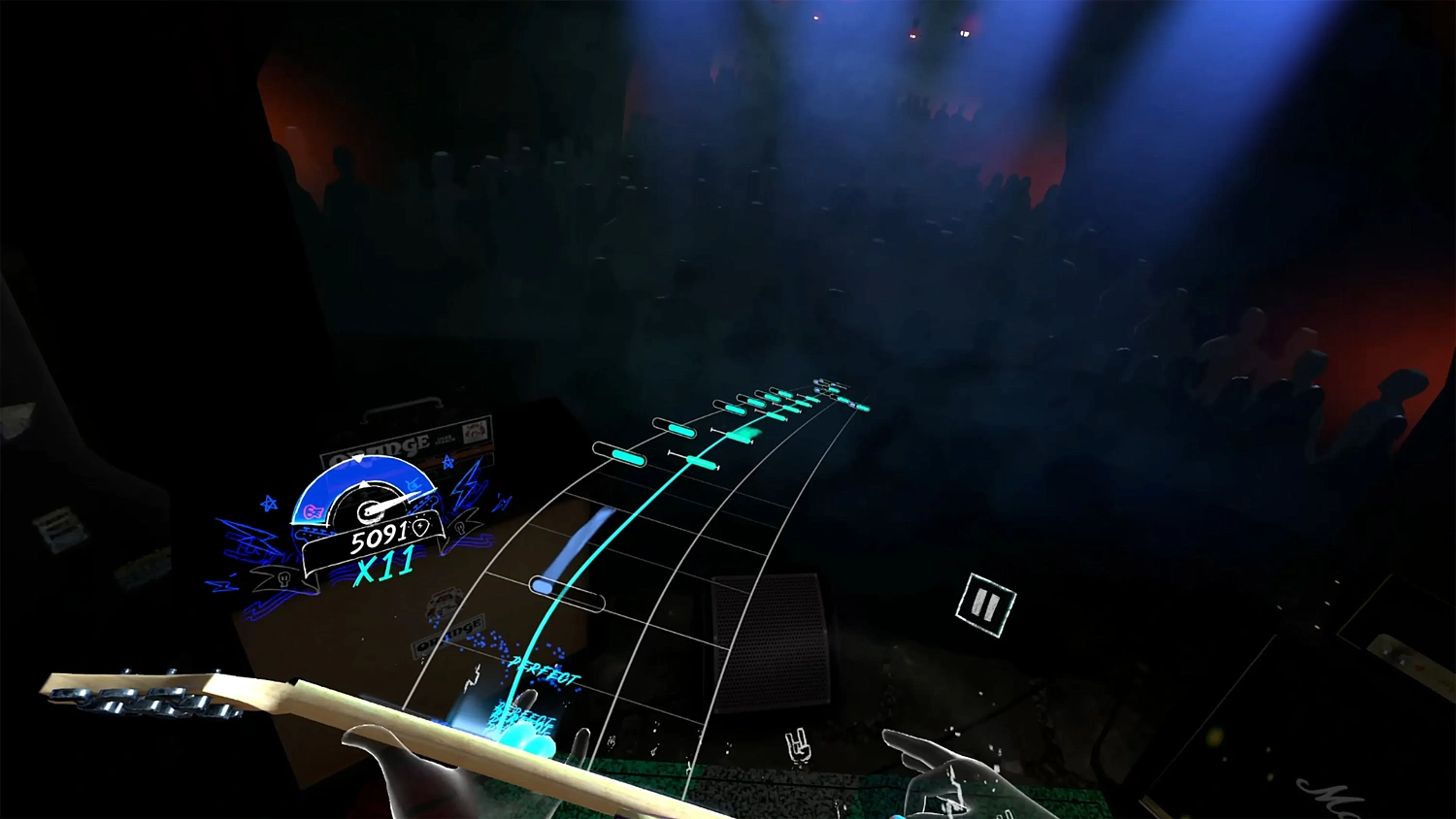Viewport: 1456px width, 819px height.
Task: Click the guitar pick shield icon beside the score
Action: pos(420,528)
